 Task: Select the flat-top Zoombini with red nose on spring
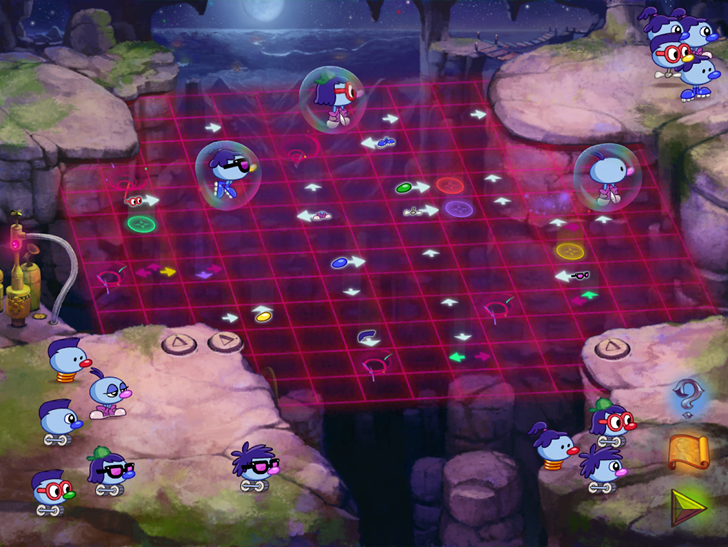[68, 362]
